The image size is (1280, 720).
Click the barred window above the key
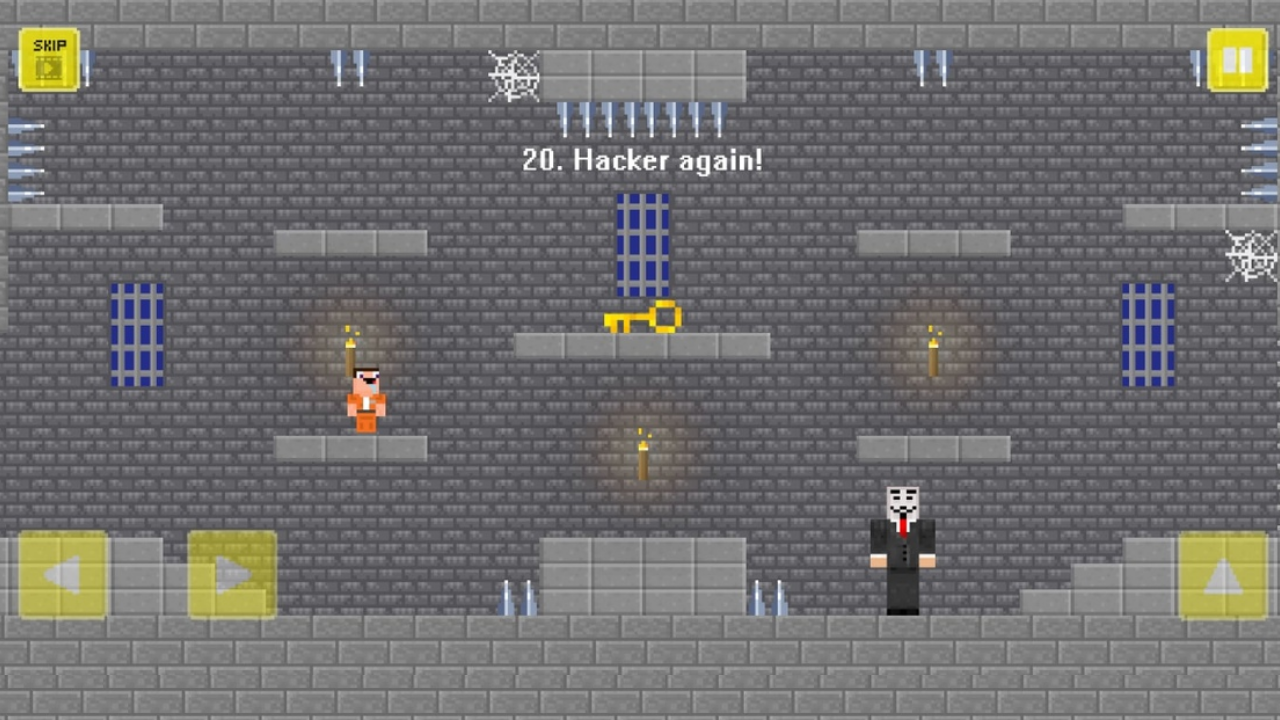pyautogui.click(x=641, y=243)
